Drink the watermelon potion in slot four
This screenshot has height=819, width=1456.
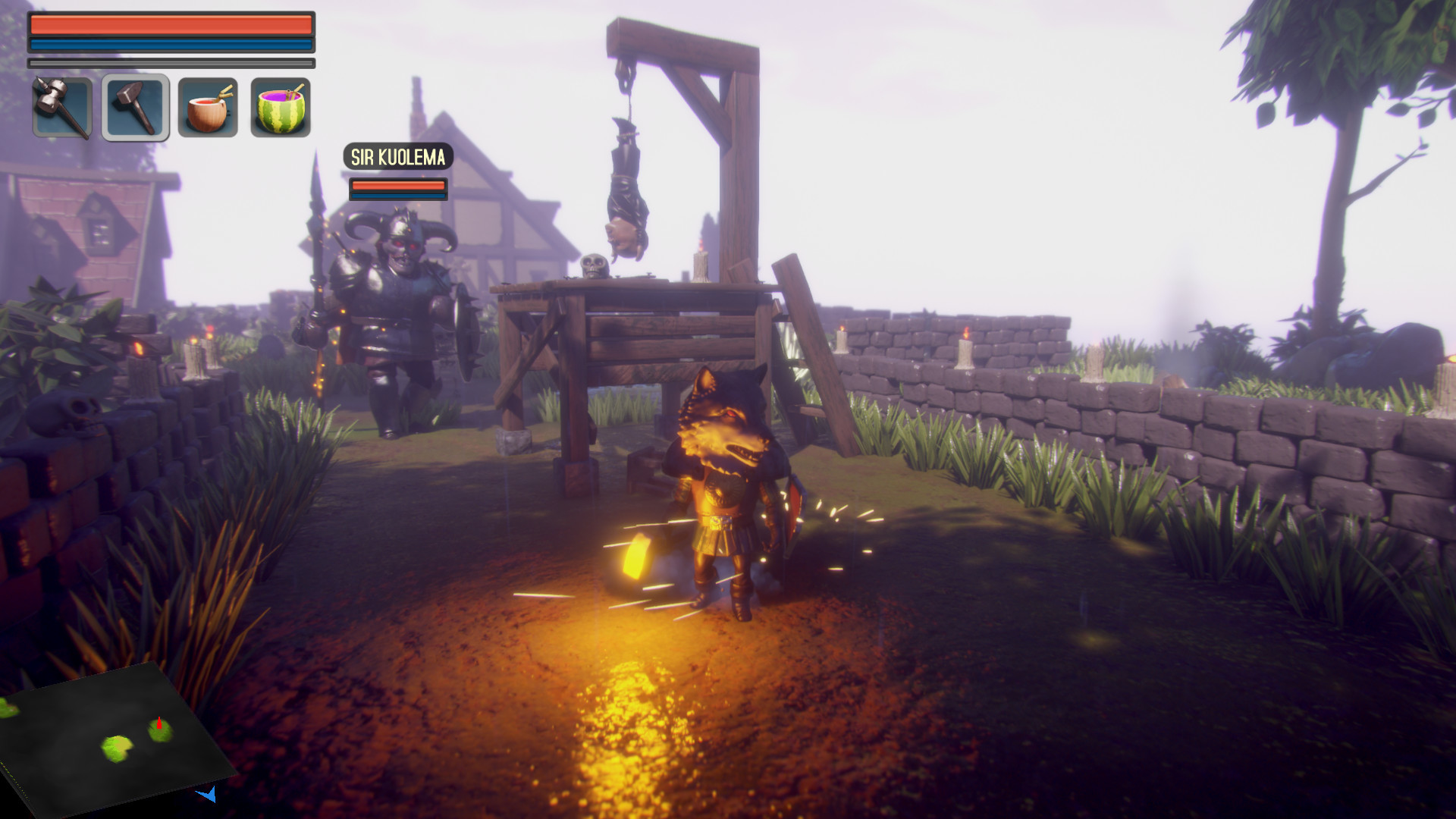pyautogui.click(x=280, y=106)
